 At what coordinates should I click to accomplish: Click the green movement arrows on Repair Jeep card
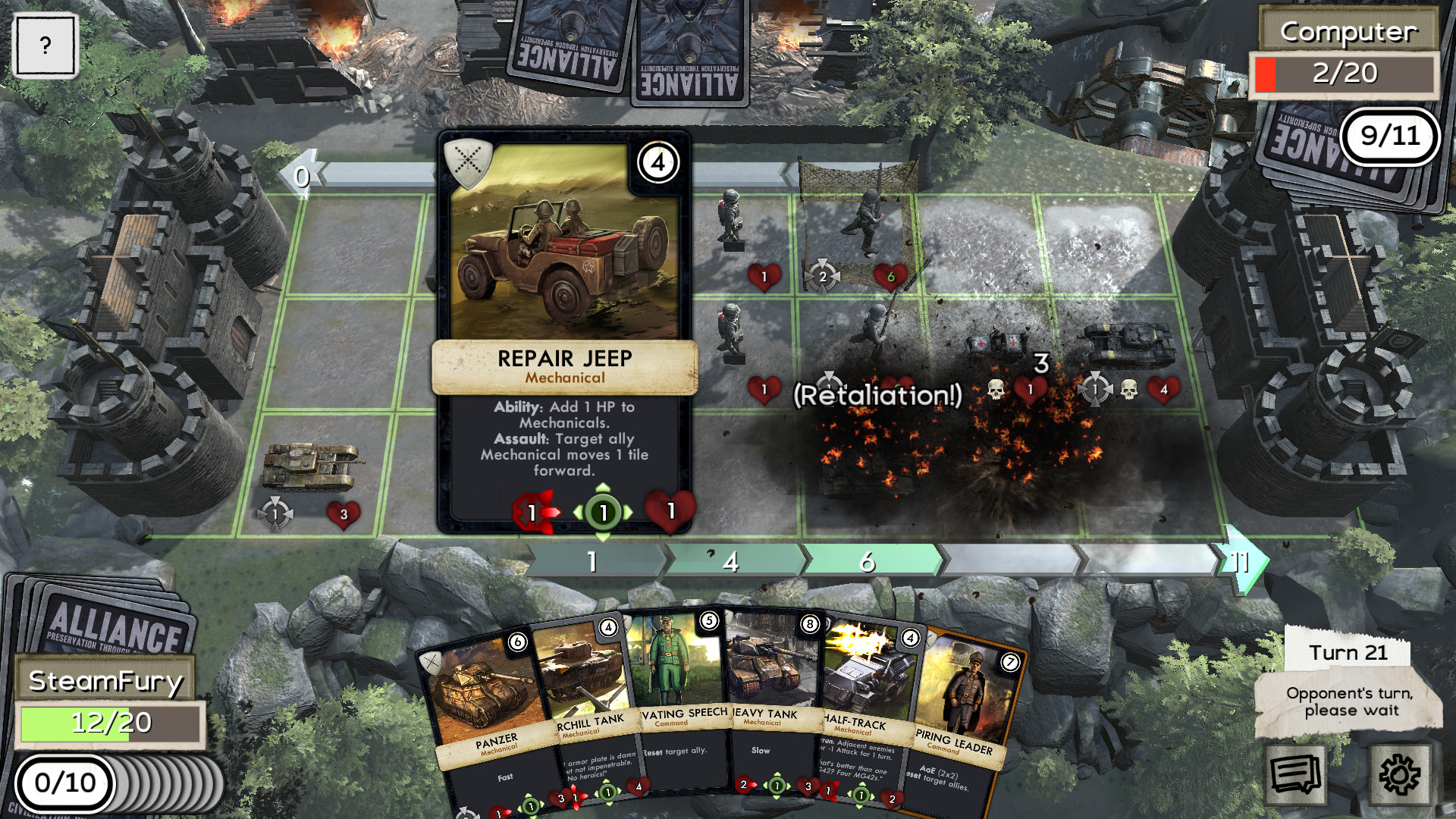pyautogui.click(x=602, y=511)
